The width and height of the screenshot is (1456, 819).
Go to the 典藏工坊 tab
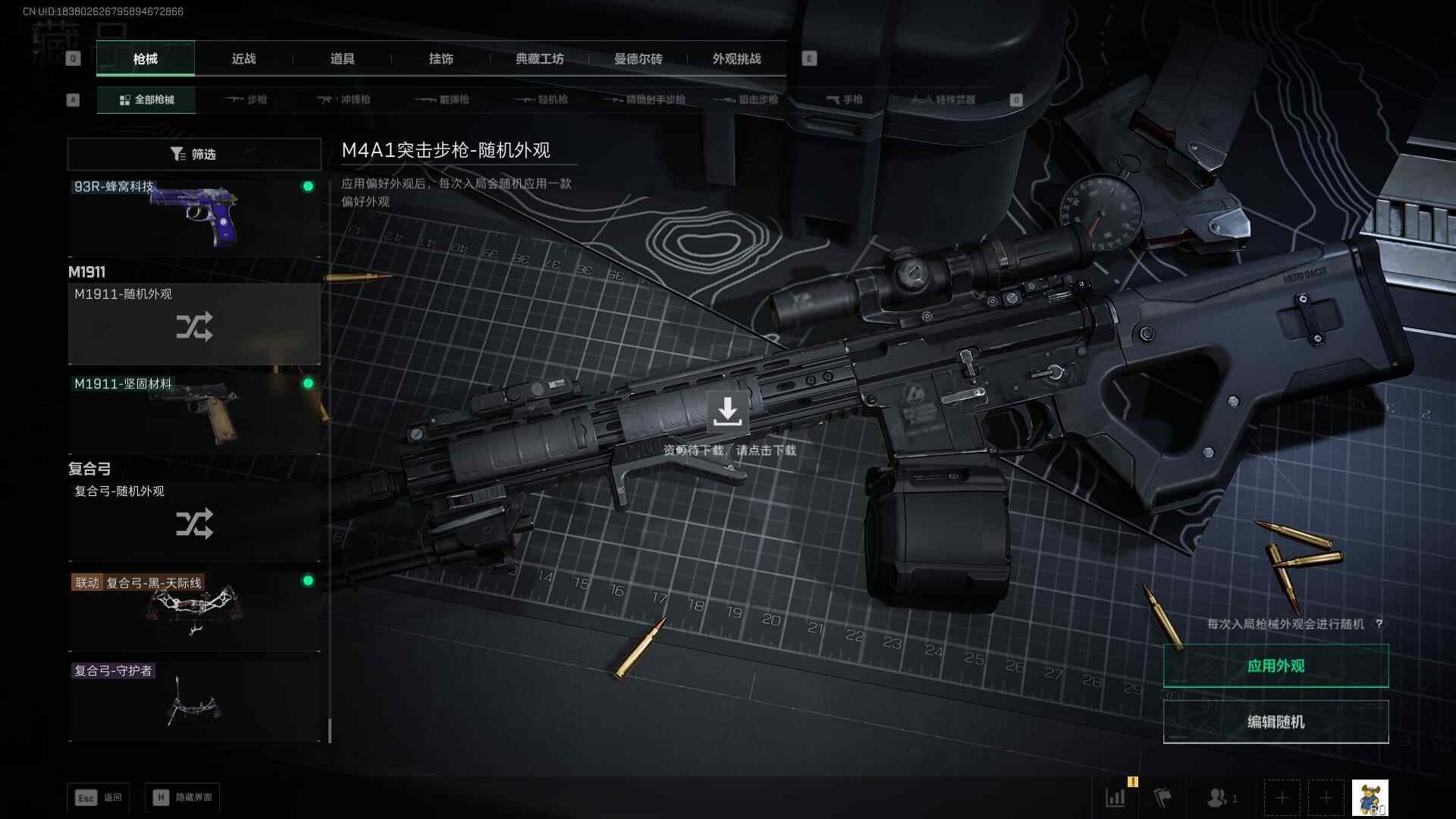click(x=539, y=58)
